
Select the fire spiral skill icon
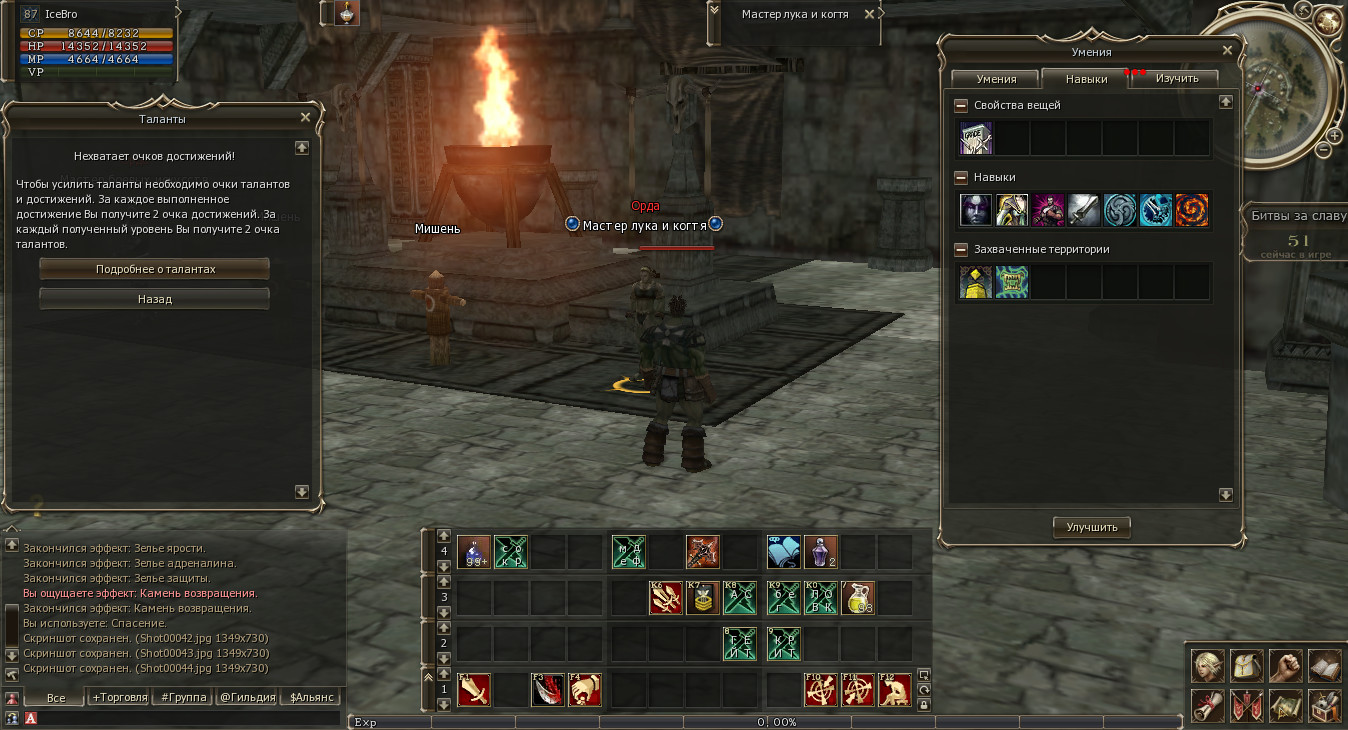[1192, 210]
